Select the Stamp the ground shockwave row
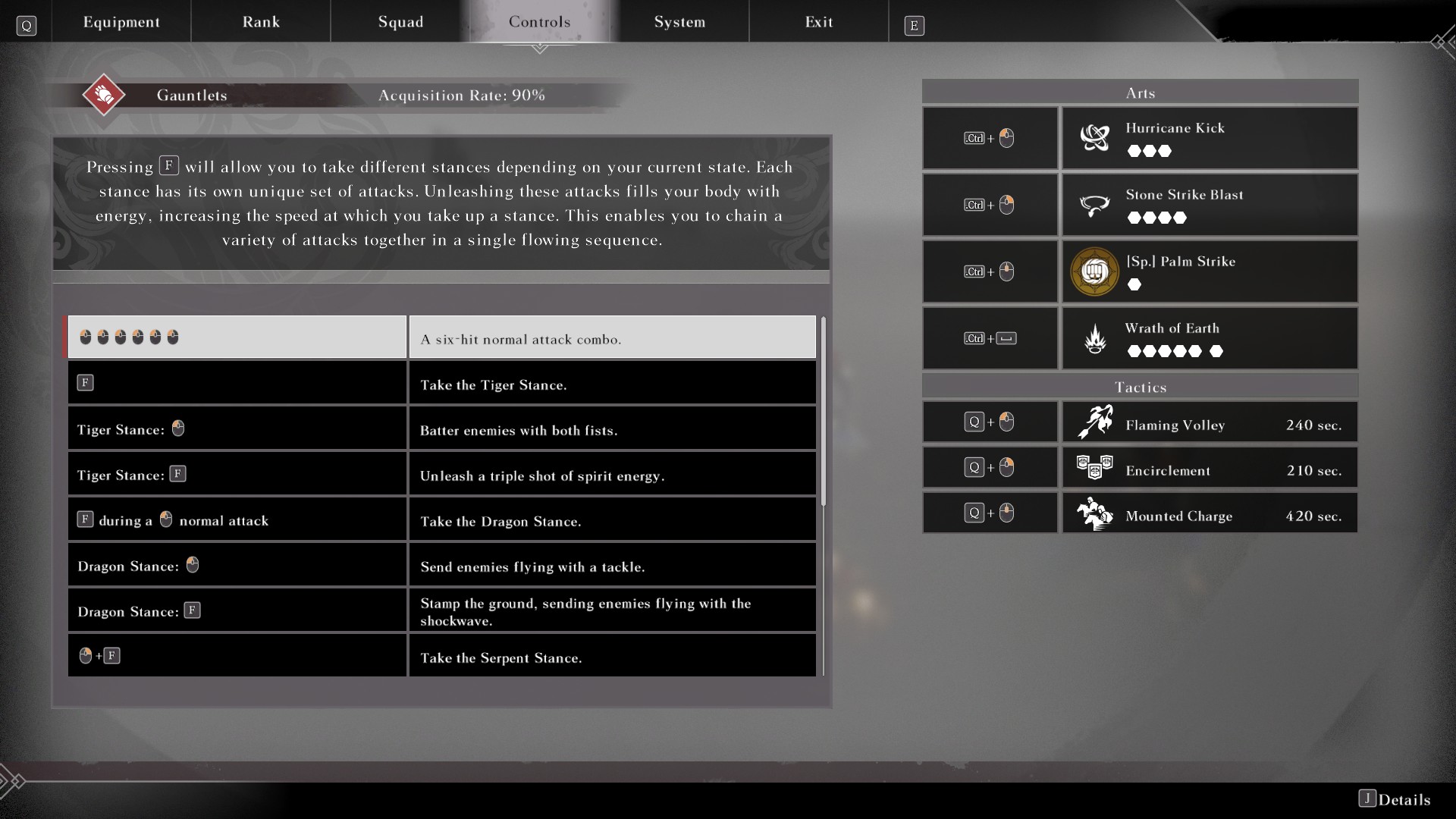The image size is (1456, 819). click(x=441, y=610)
